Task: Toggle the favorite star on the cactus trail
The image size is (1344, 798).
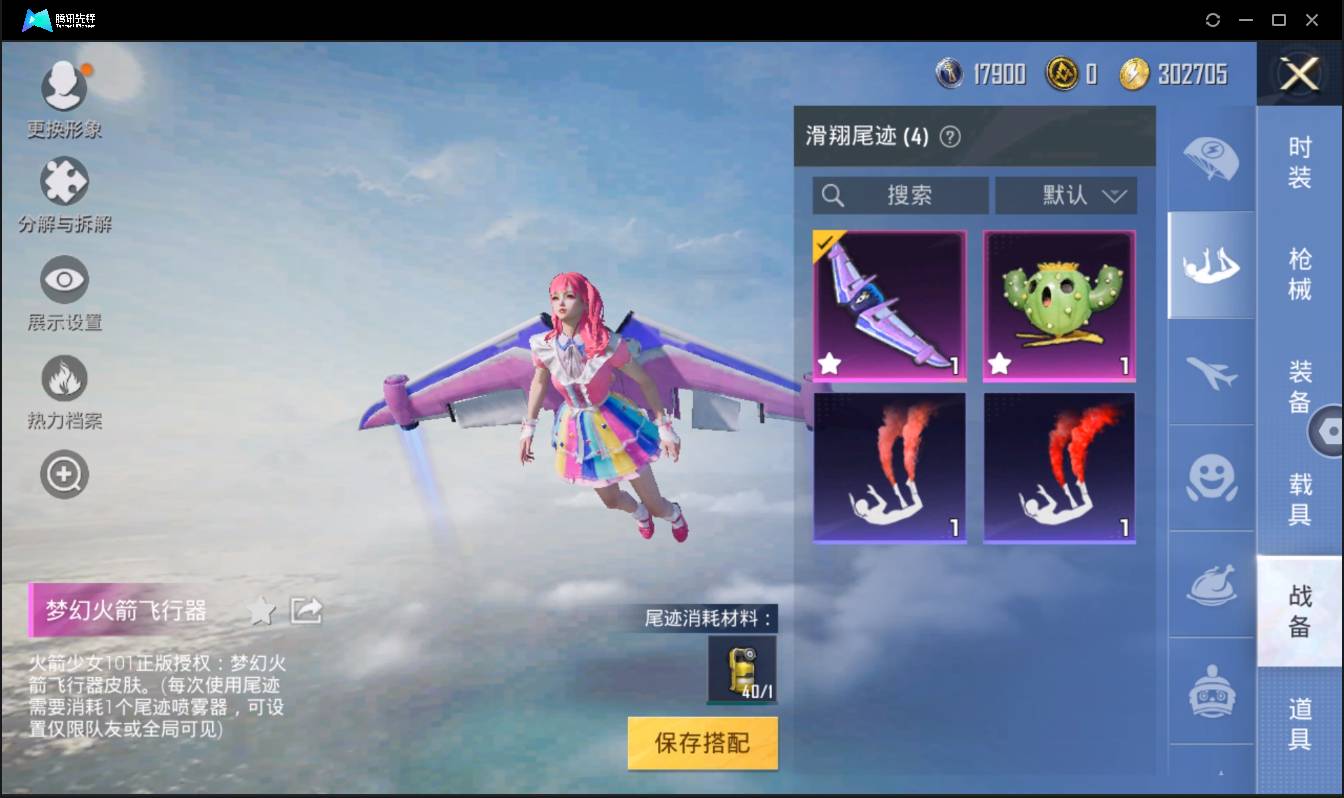Action: click(999, 364)
